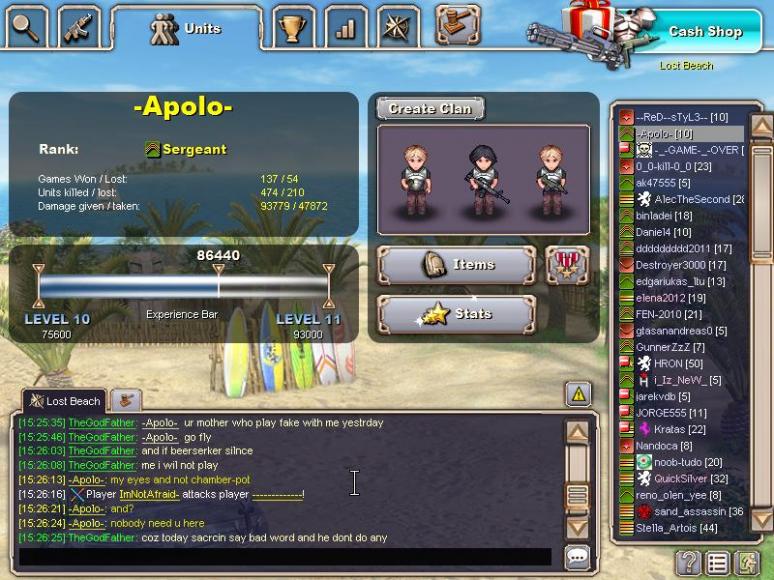Click the chat text input field
Screen dimensions: 774x580
tap(285, 556)
